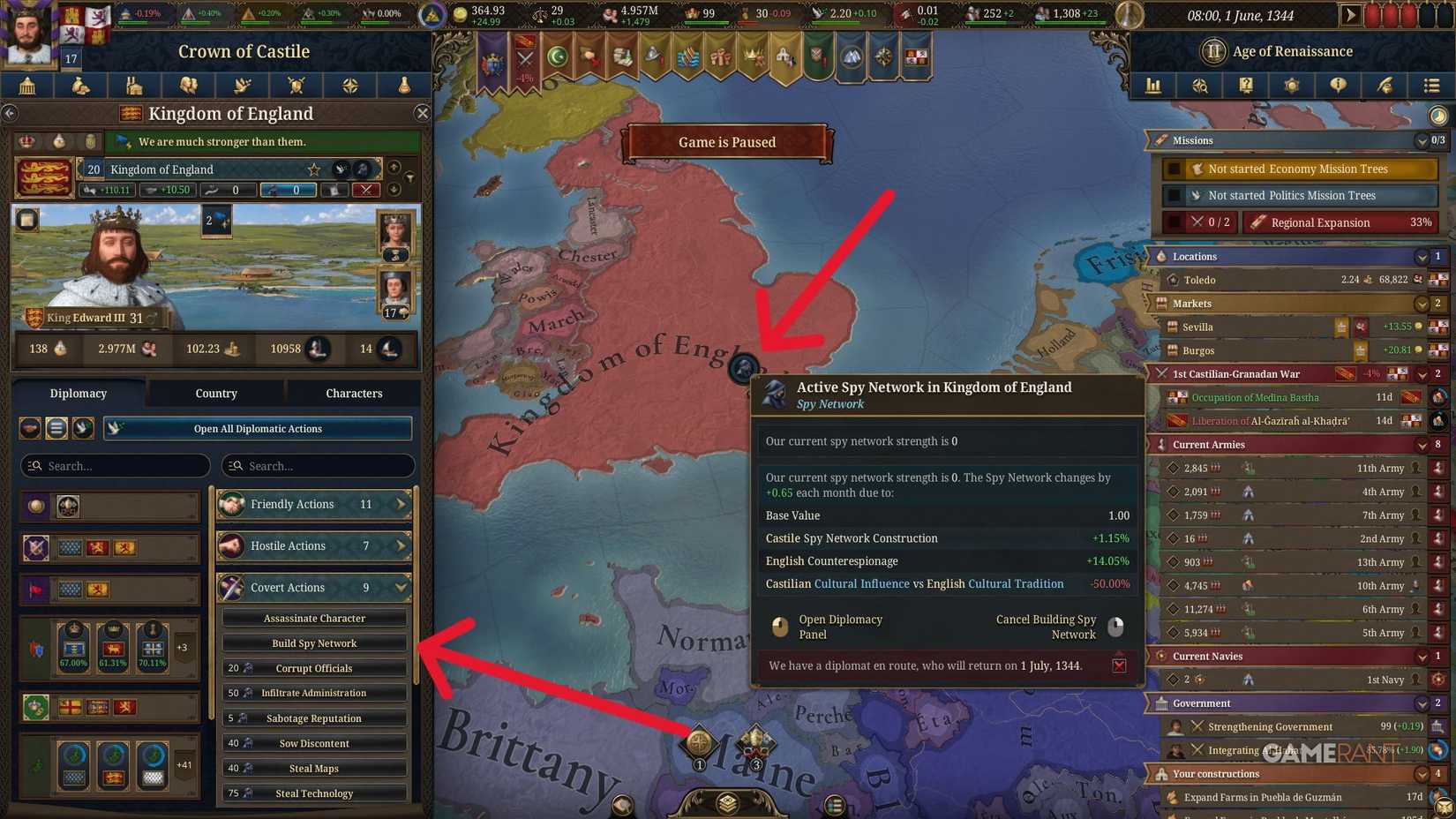Click the statistics ledger chart icon

coord(1153,86)
